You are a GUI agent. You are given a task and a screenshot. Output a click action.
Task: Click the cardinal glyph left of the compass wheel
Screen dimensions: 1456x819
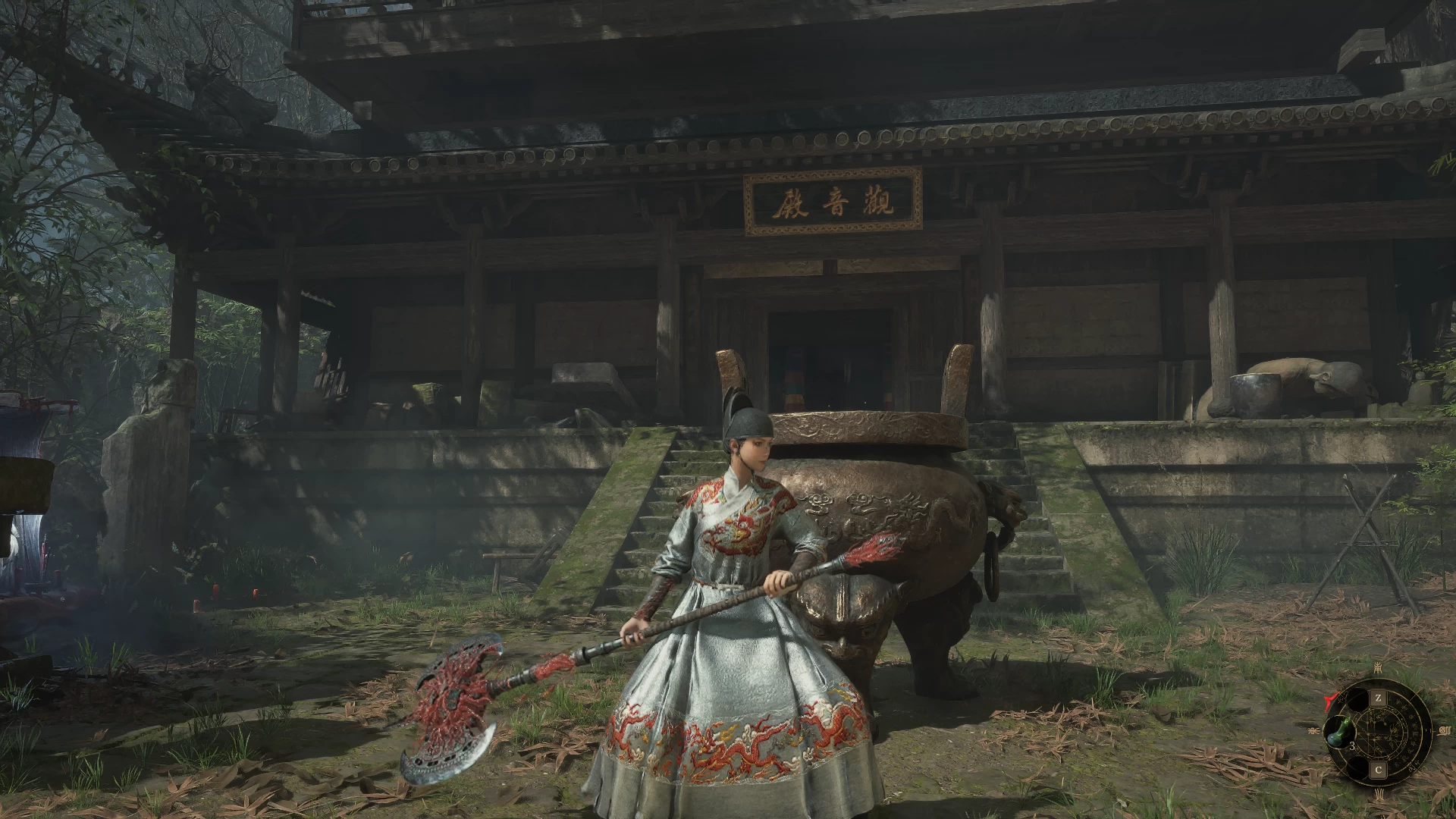(1314, 730)
